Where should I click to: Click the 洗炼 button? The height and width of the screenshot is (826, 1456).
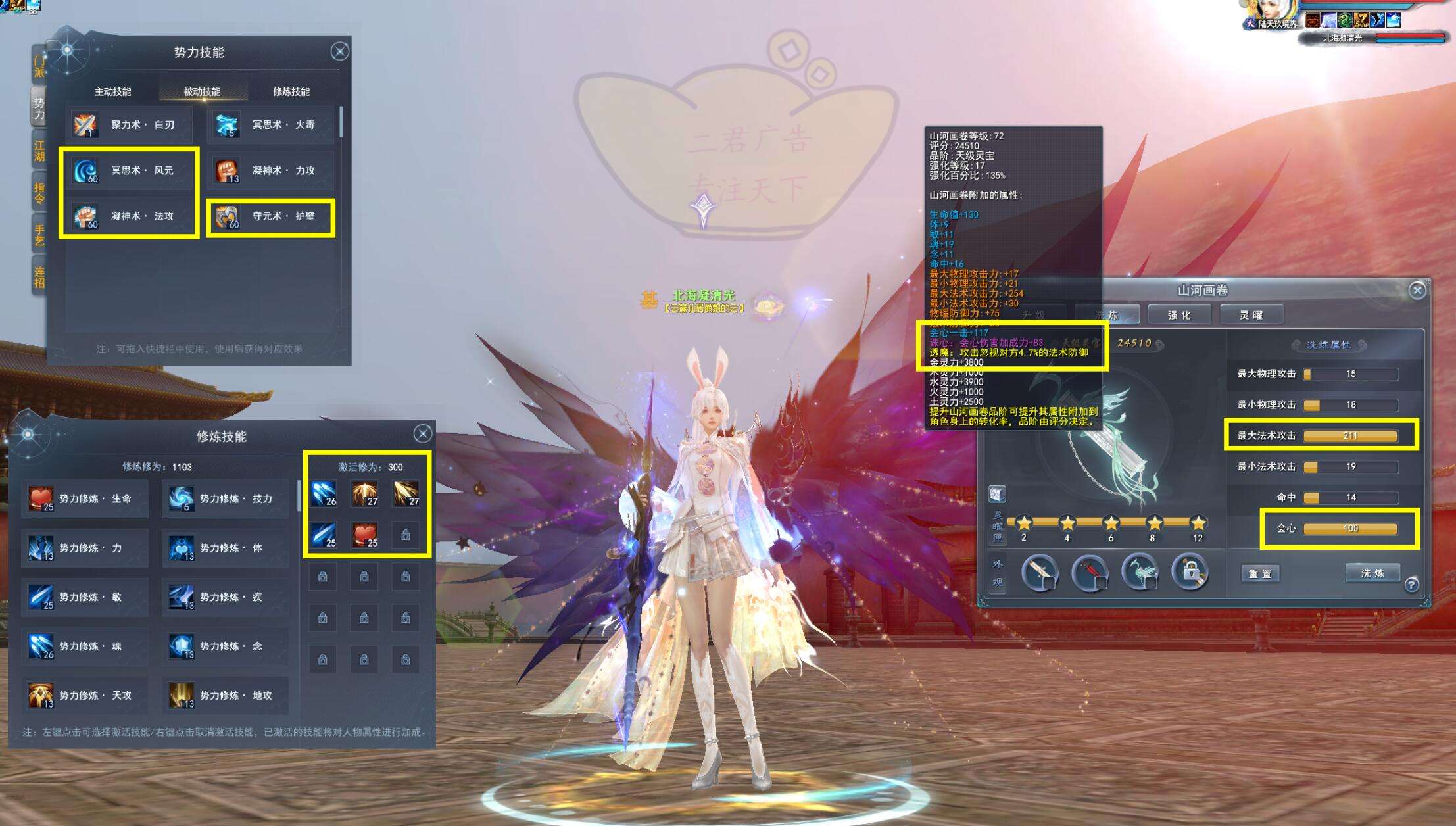[1372, 573]
